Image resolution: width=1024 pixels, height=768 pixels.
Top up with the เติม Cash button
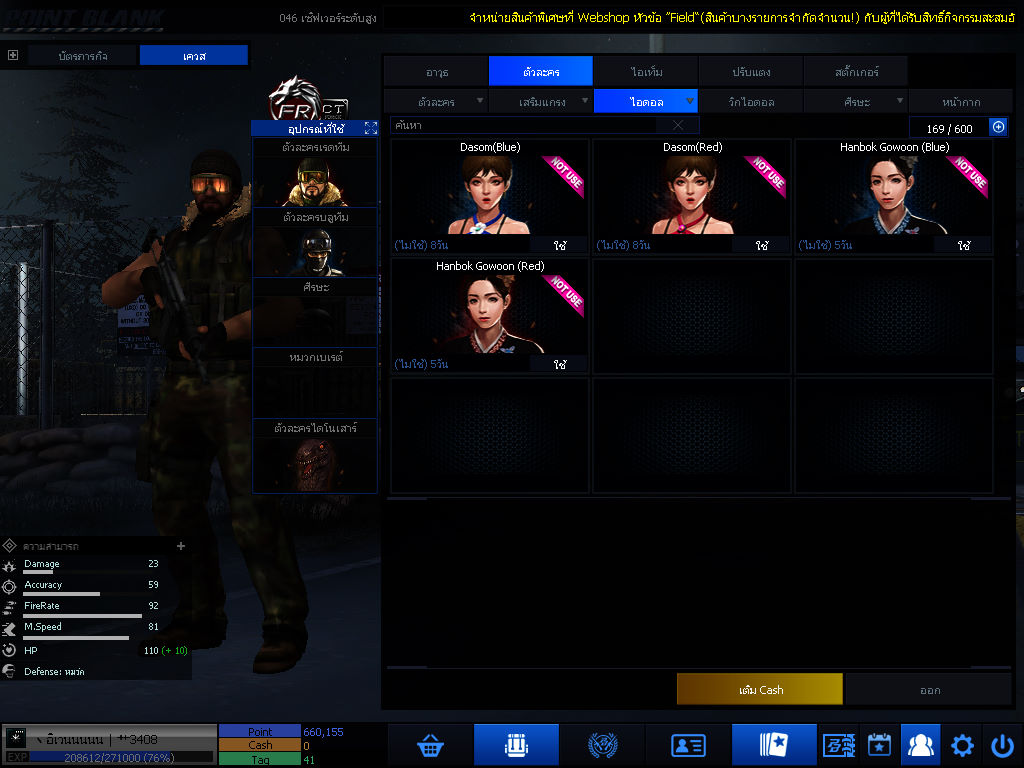pyautogui.click(x=760, y=690)
